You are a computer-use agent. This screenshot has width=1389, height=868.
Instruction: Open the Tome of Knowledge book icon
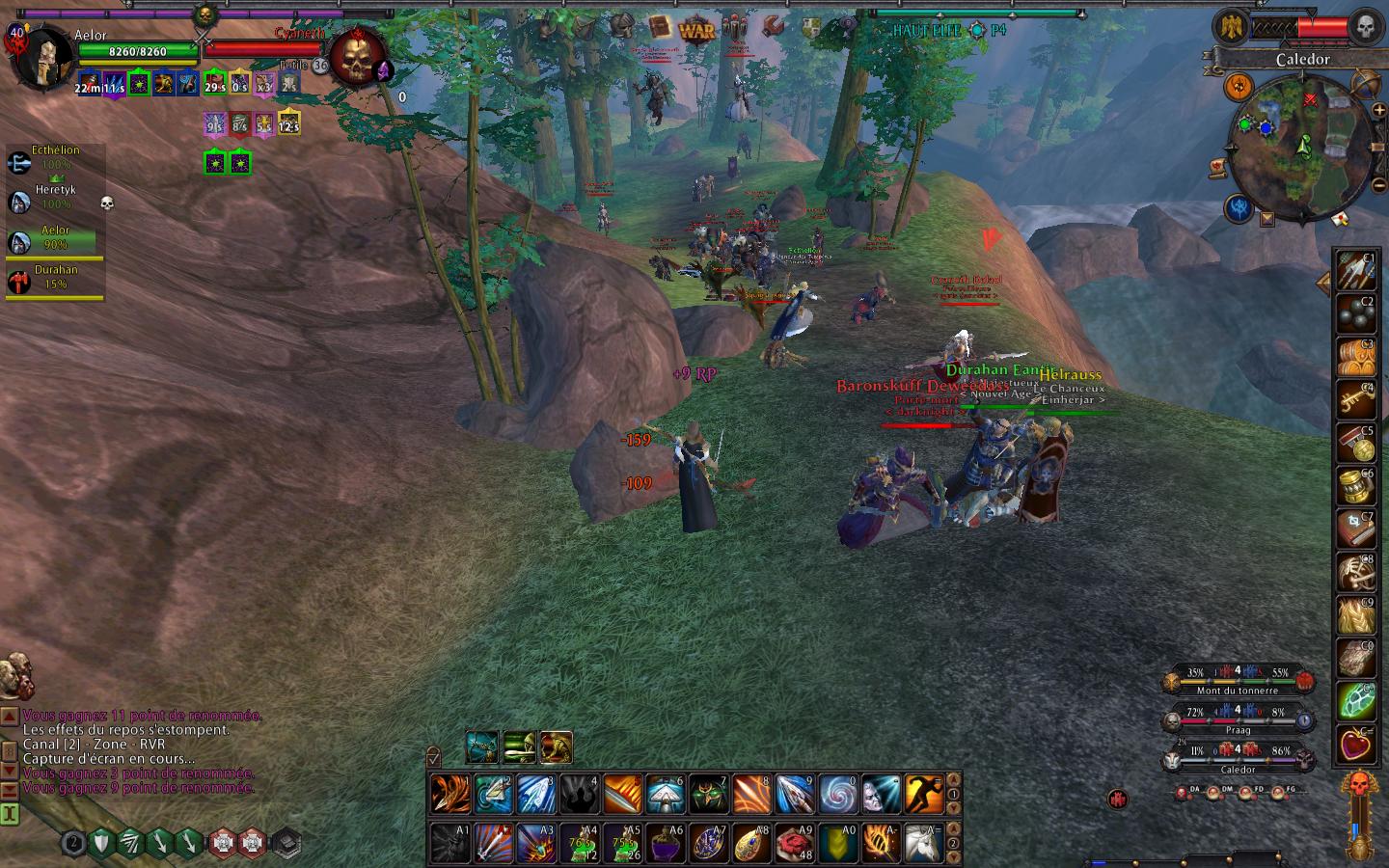click(x=659, y=28)
